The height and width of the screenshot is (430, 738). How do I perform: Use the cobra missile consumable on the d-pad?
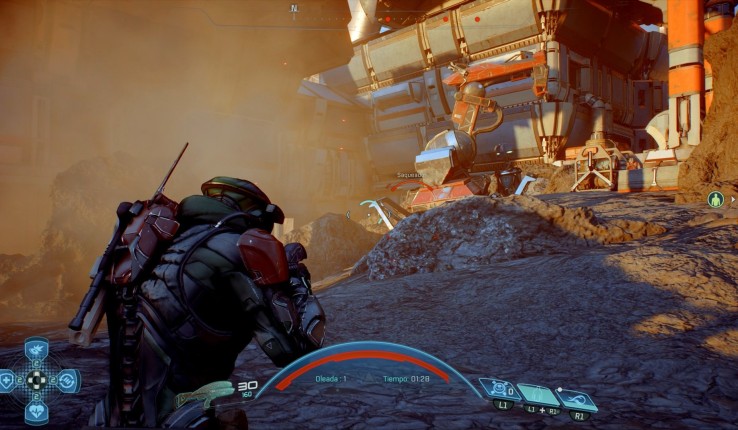[x=37, y=352]
